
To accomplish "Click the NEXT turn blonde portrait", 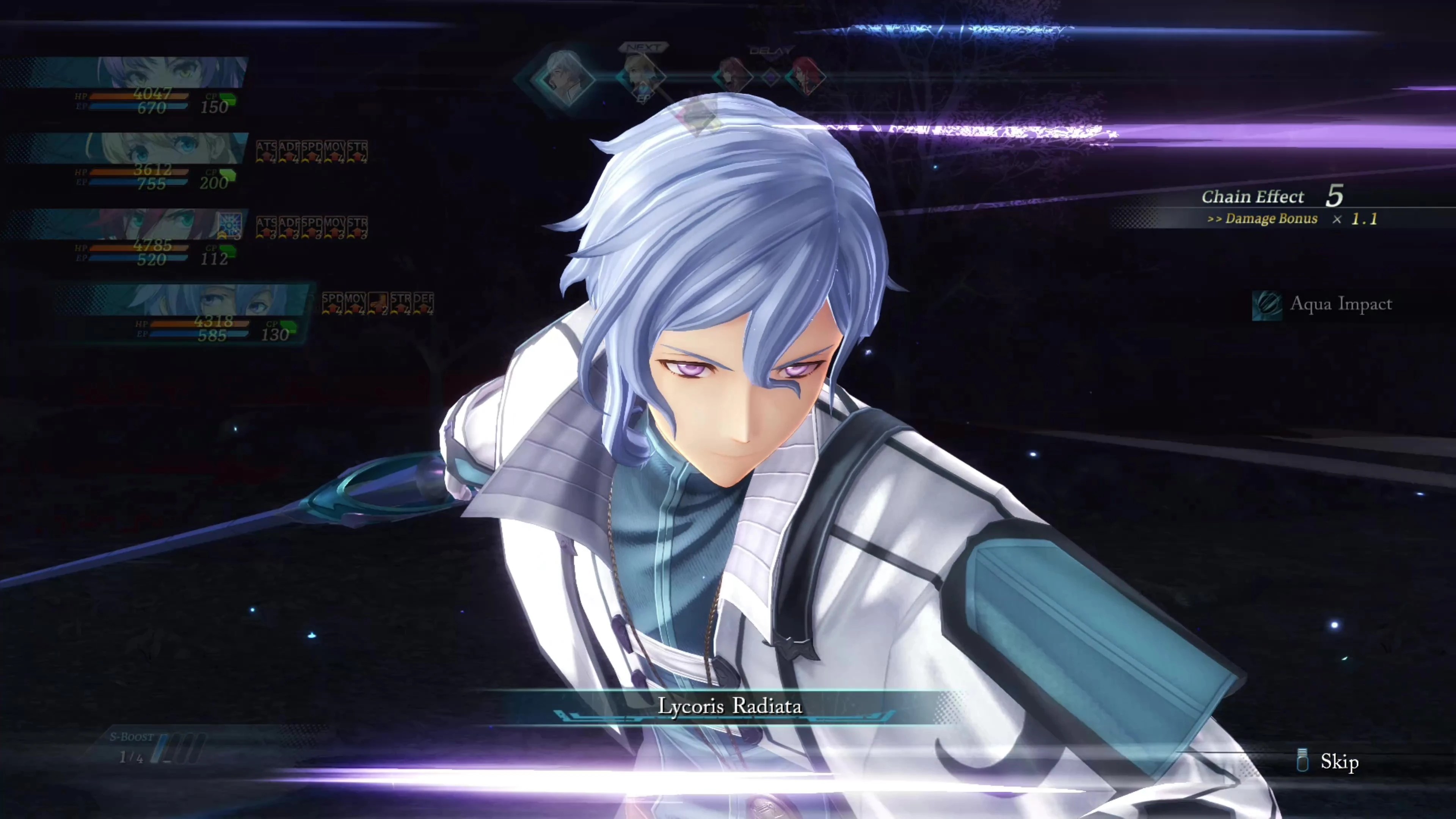I will tap(643, 75).
